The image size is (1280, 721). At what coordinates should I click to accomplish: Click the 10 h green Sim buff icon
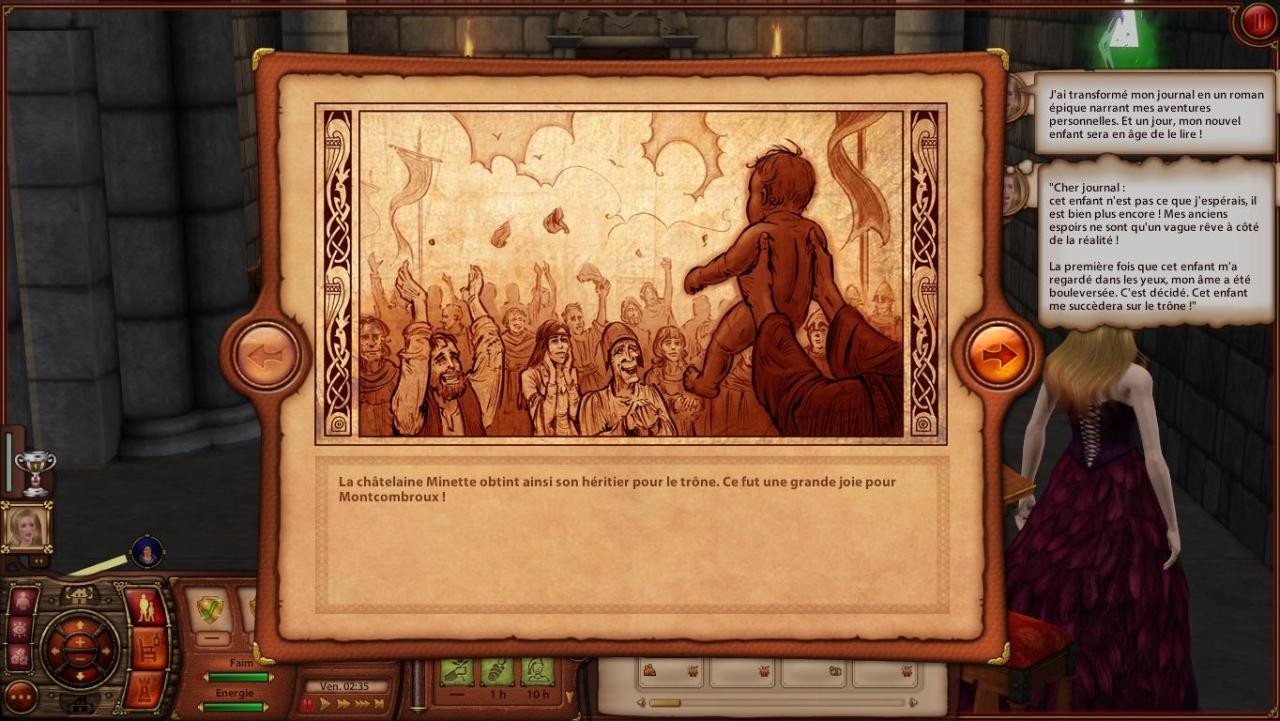click(x=537, y=671)
